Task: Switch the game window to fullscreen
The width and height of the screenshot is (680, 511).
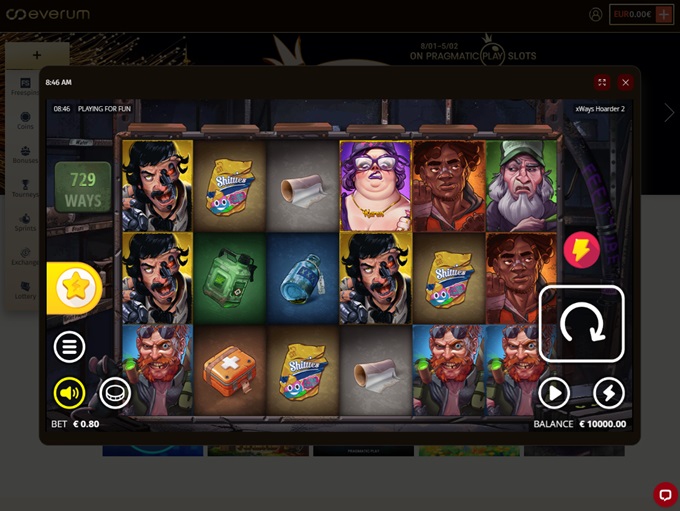Action: (x=602, y=83)
